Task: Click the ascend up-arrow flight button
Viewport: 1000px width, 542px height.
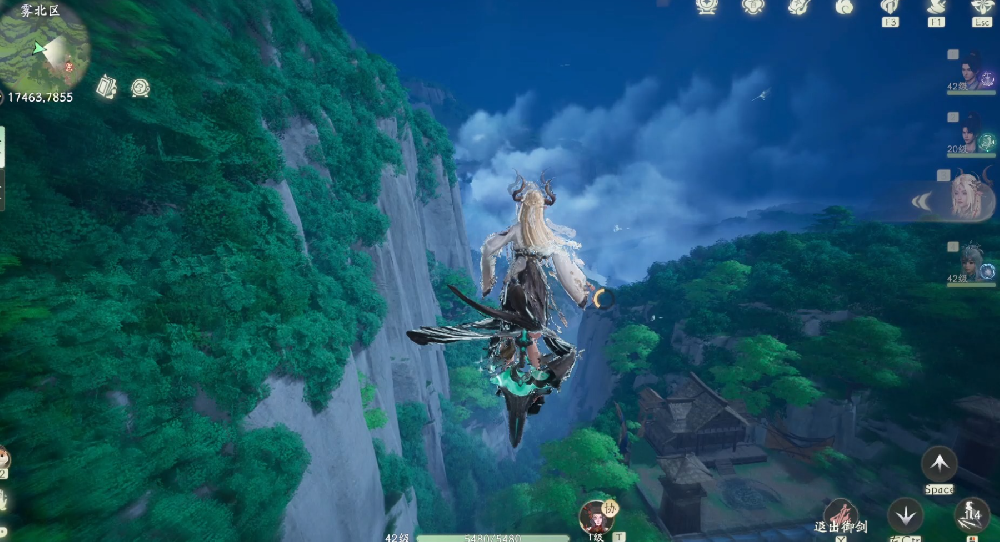Action: [938, 464]
